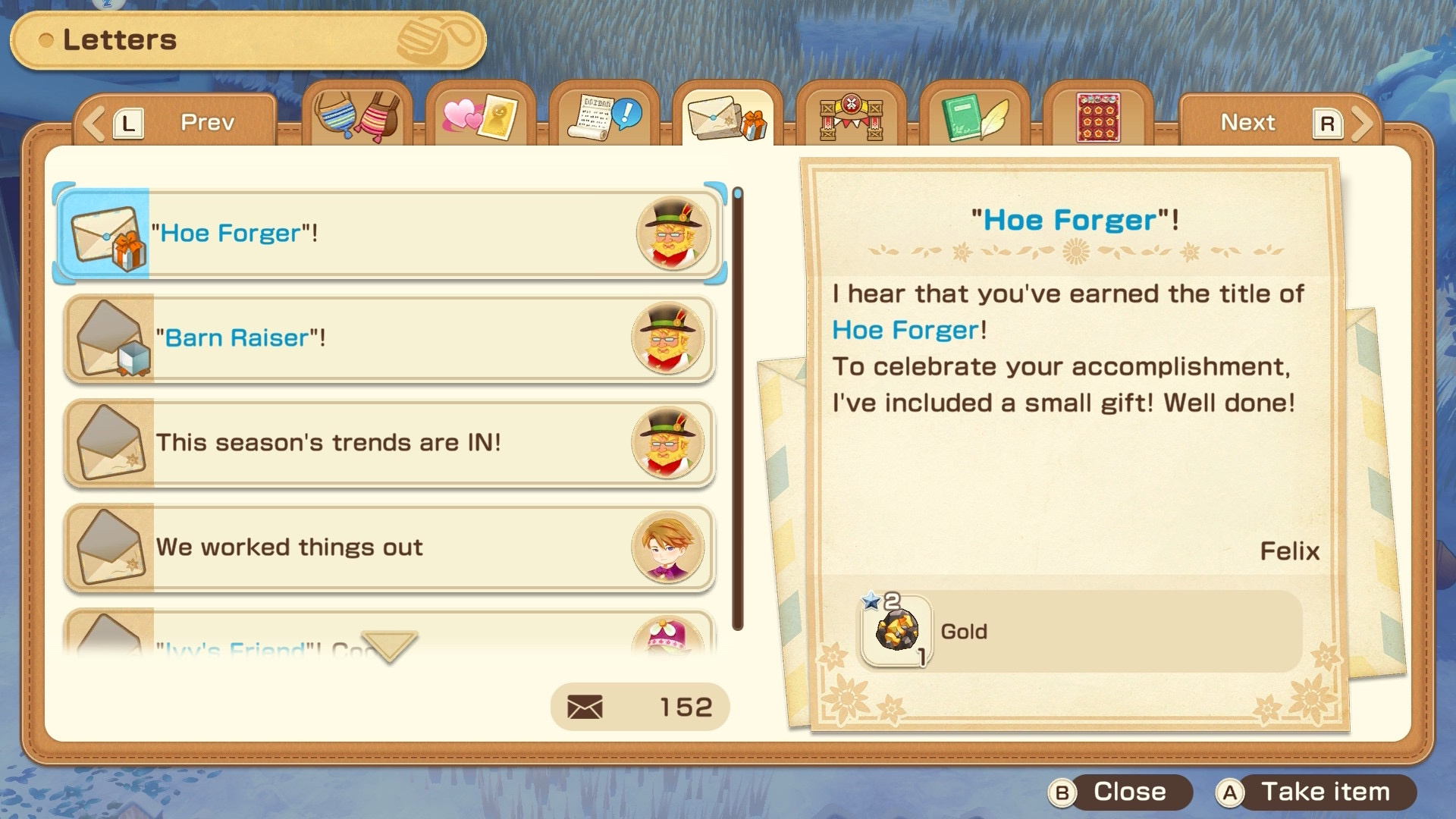Read "This season's trends are IN!" letter
This screenshot has height=819, width=1456.
point(388,443)
